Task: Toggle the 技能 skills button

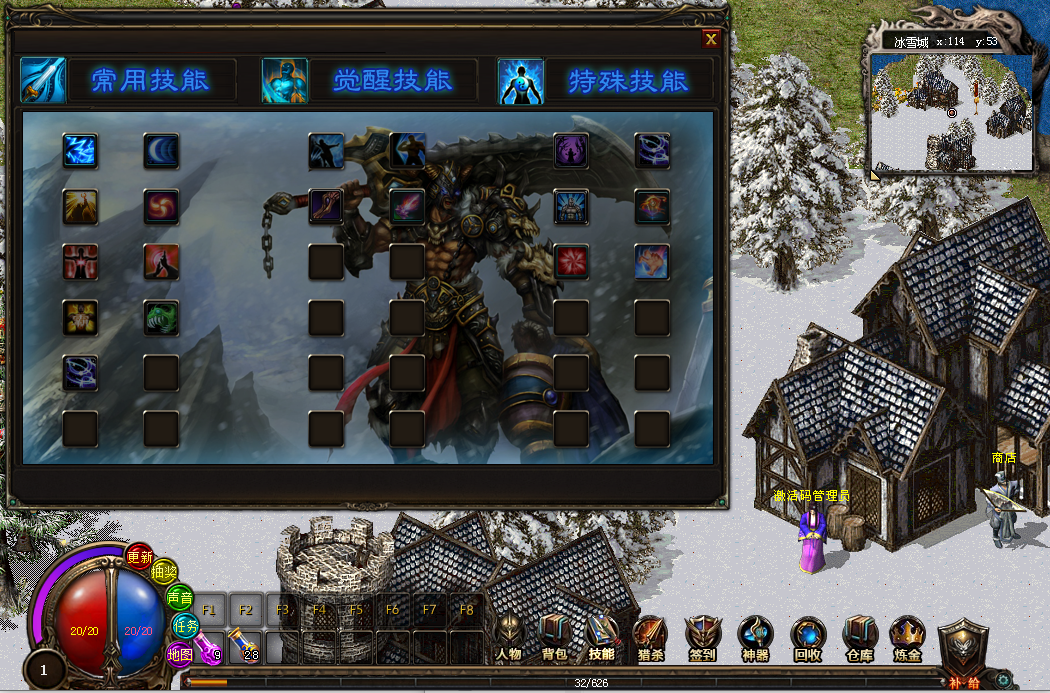Action: coord(602,636)
